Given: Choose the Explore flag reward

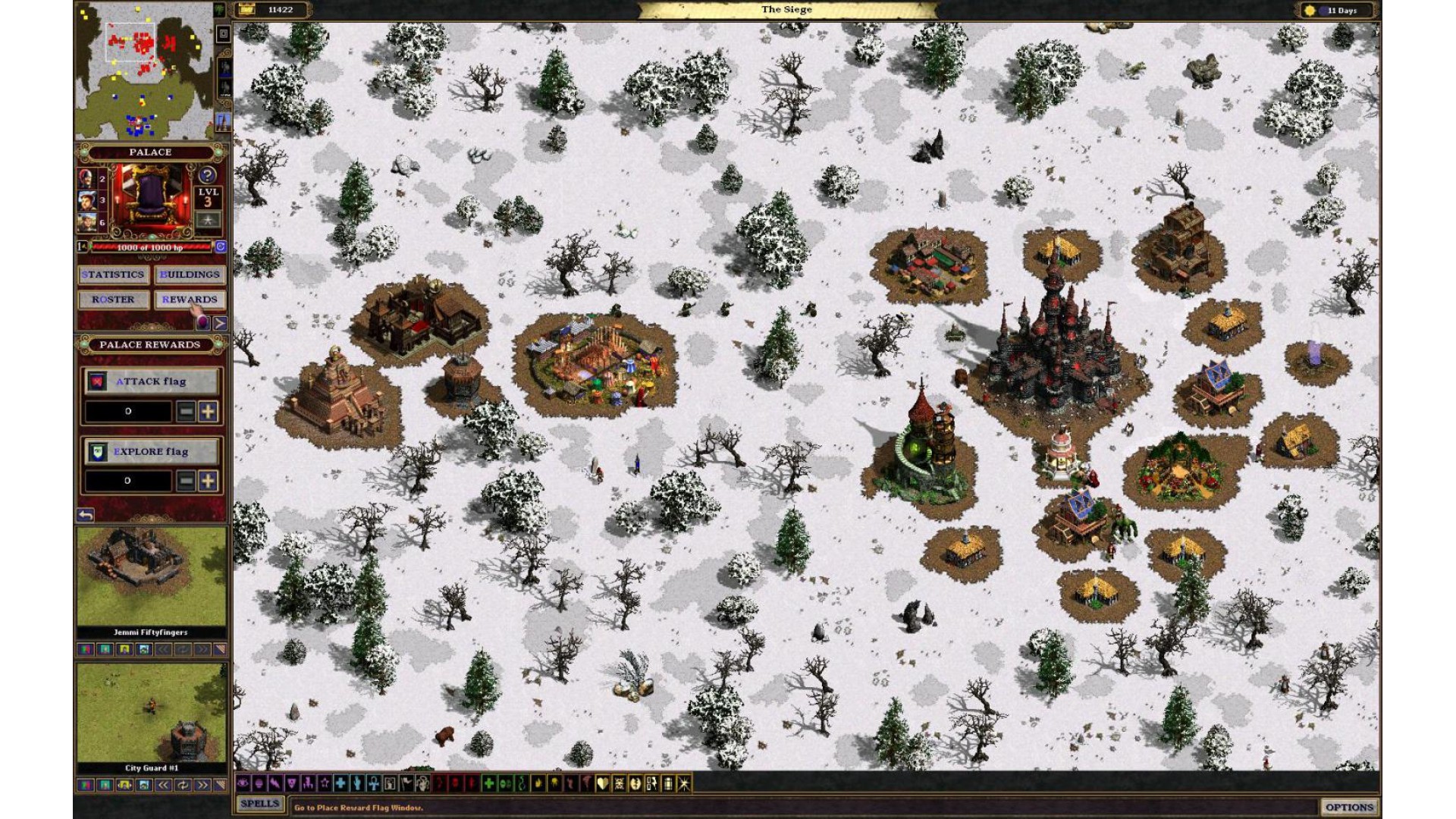Looking at the screenshot, I should 151,452.
